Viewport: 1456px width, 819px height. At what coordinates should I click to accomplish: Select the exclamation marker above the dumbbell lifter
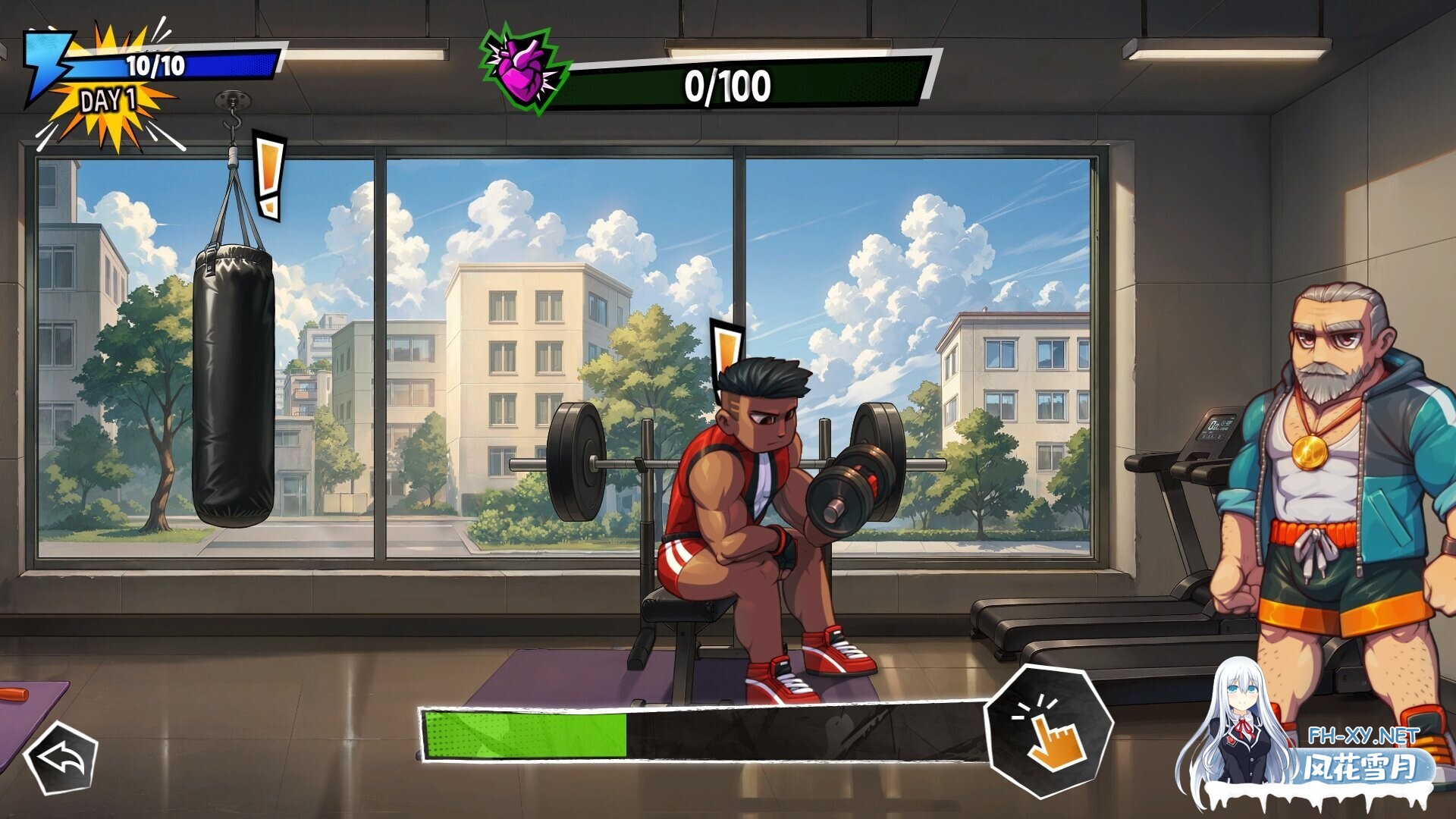726,353
